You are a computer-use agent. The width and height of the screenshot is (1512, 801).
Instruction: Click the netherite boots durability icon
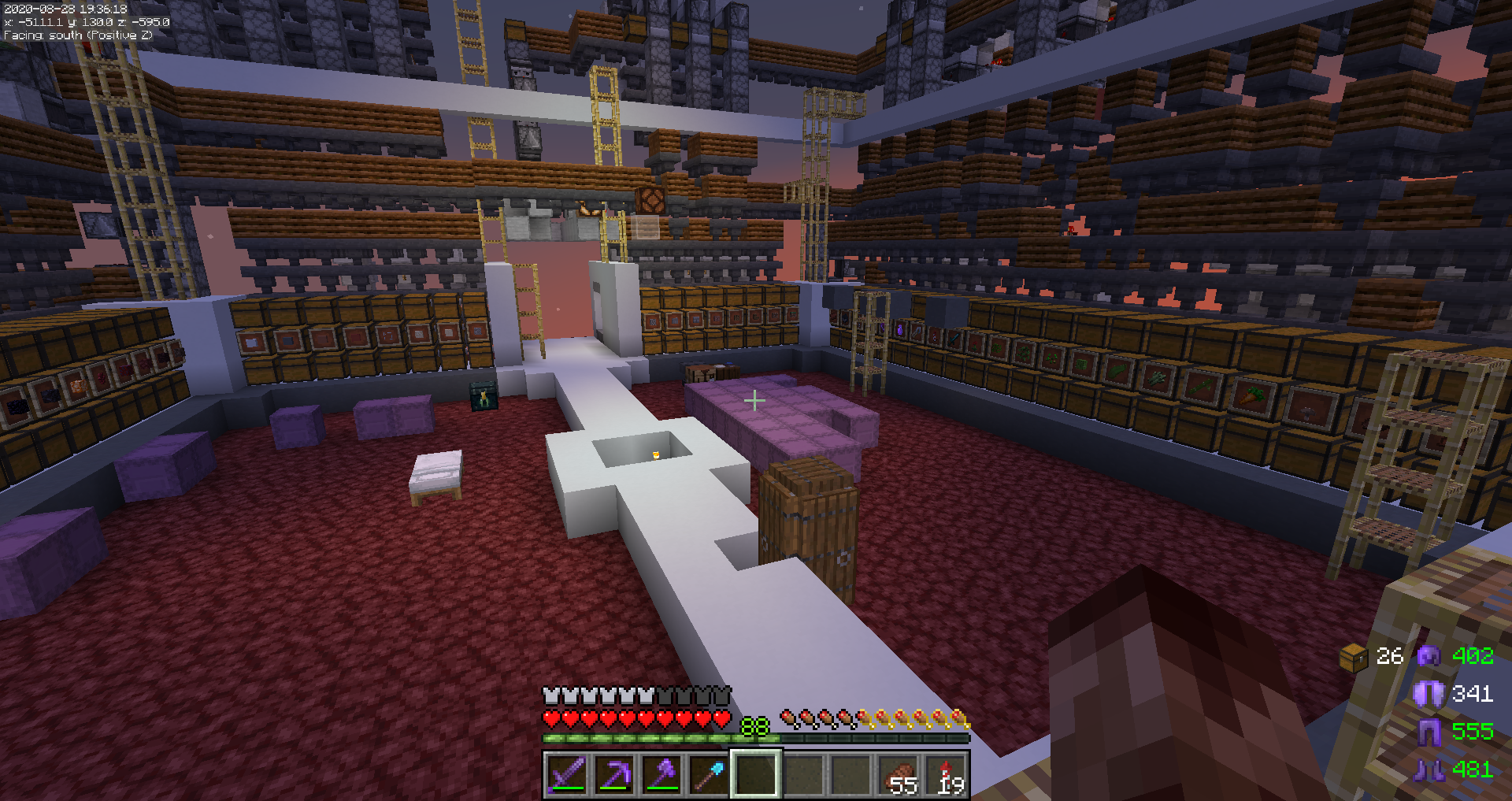(1429, 769)
